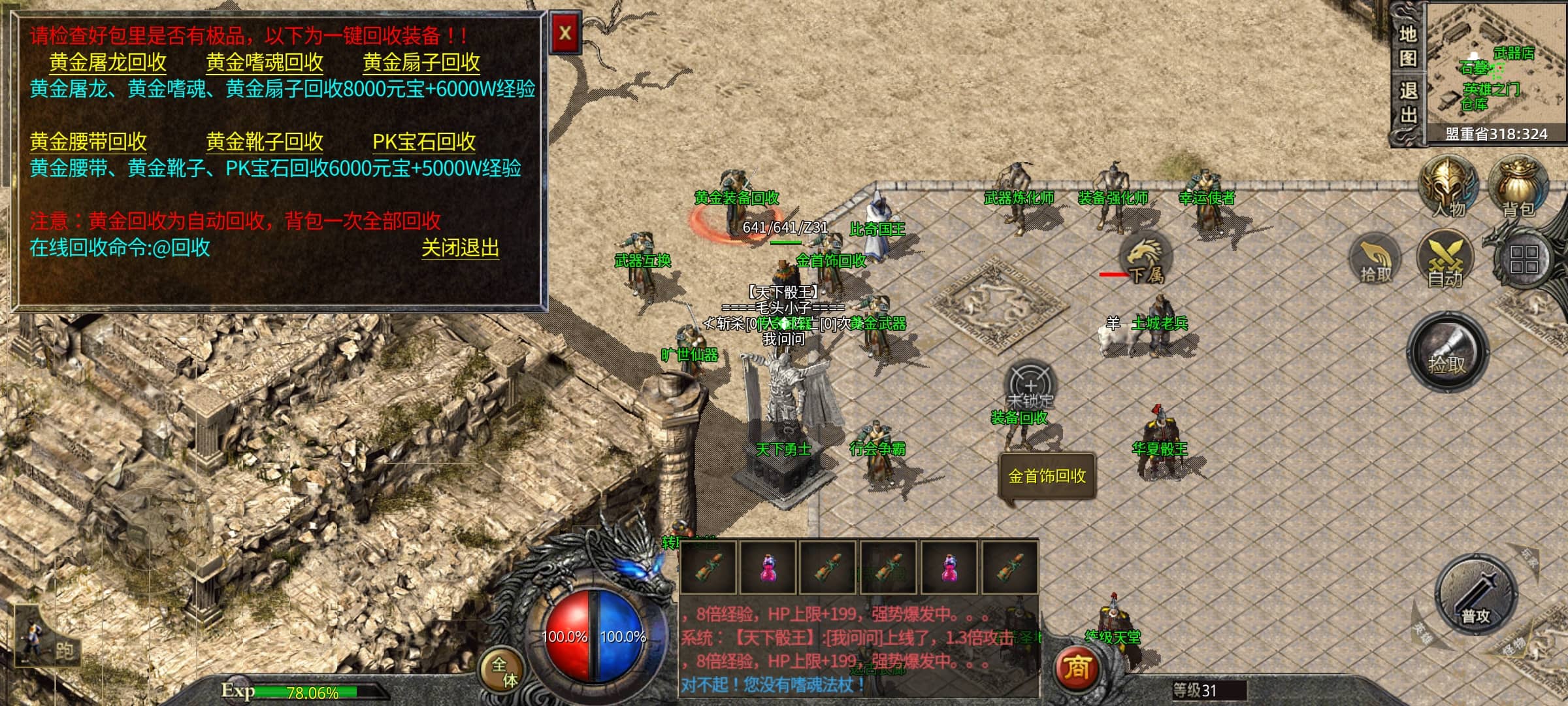Choose 黄金扇子回收 recycling option
This screenshot has height=706, width=1568.
coord(421,63)
